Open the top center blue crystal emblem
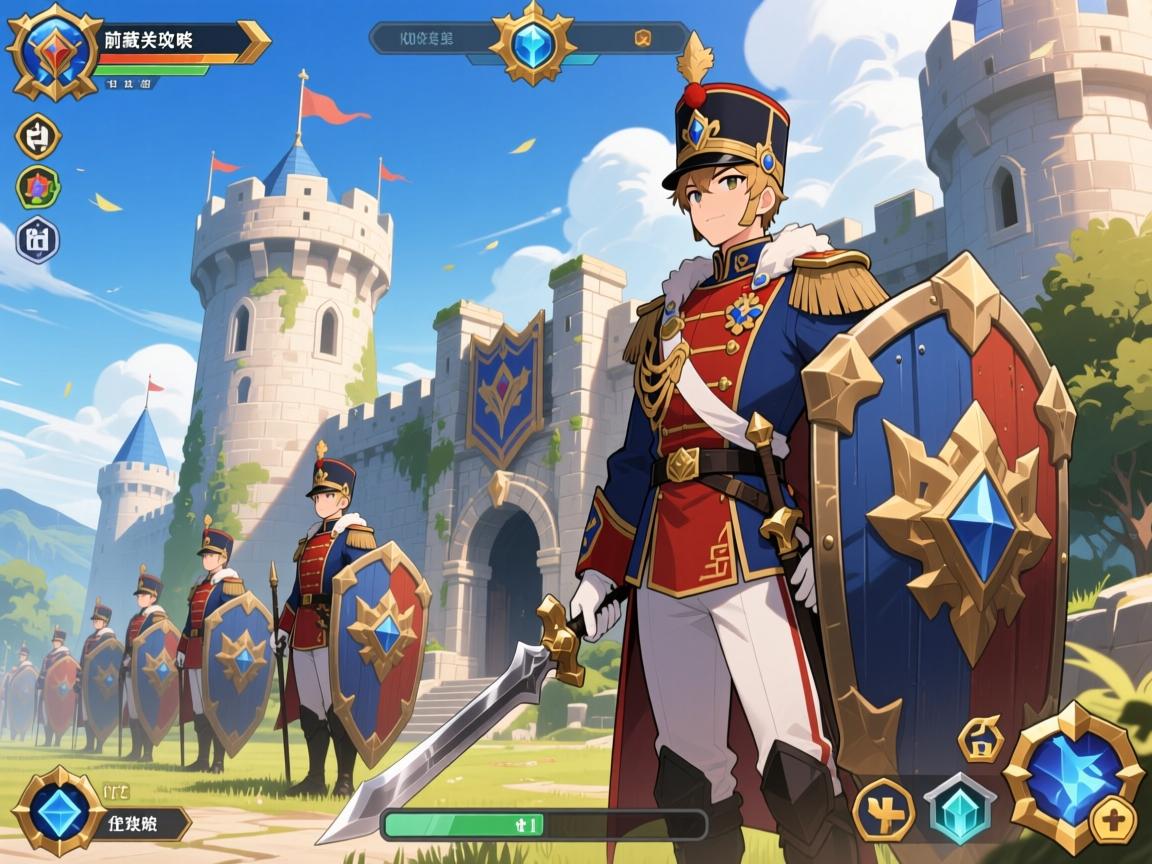Screen dimensions: 1152x864 point(531,42)
